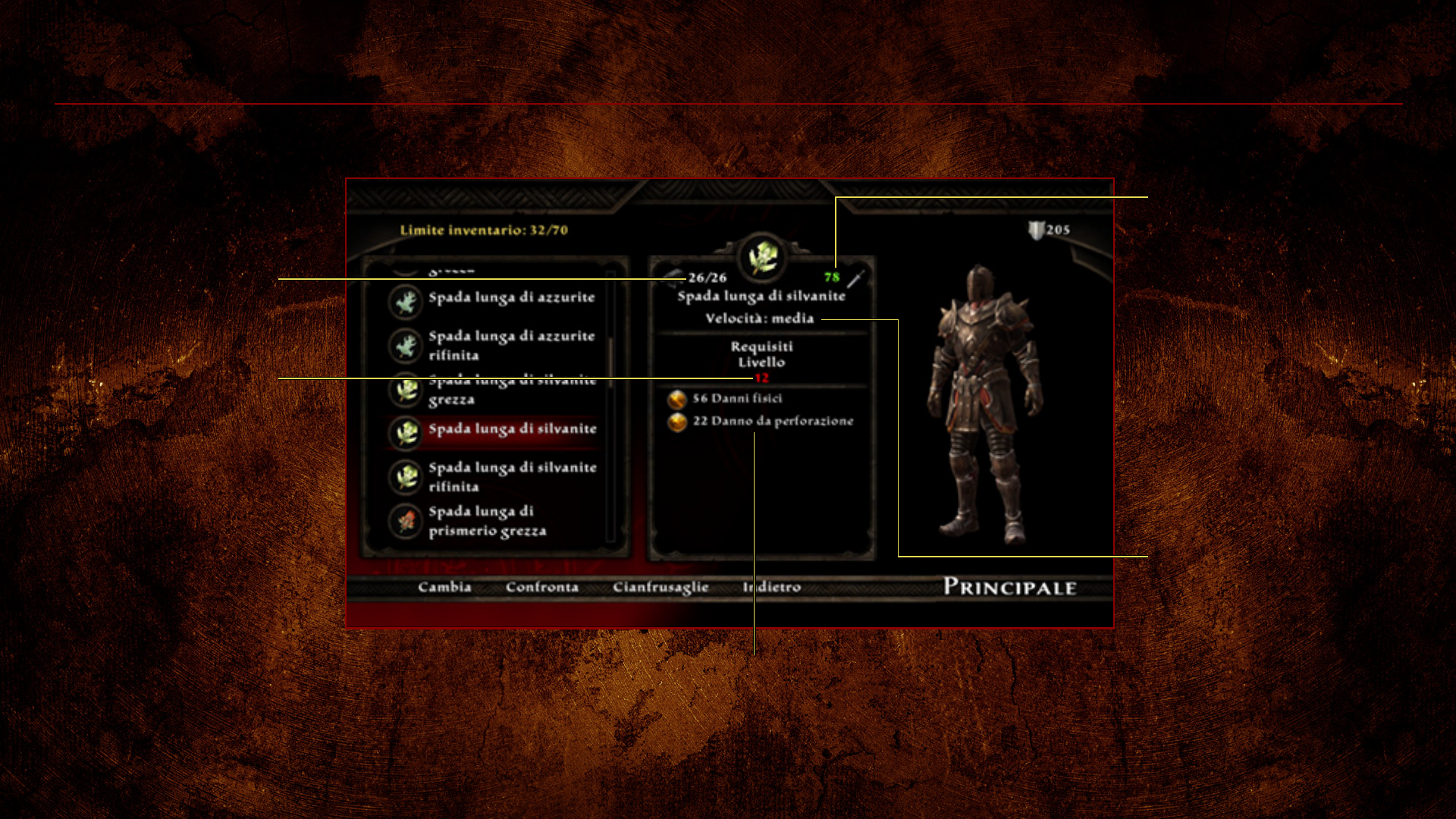Open the Confronta comparison option
Screen dimensions: 1456x819
click(x=541, y=587)
